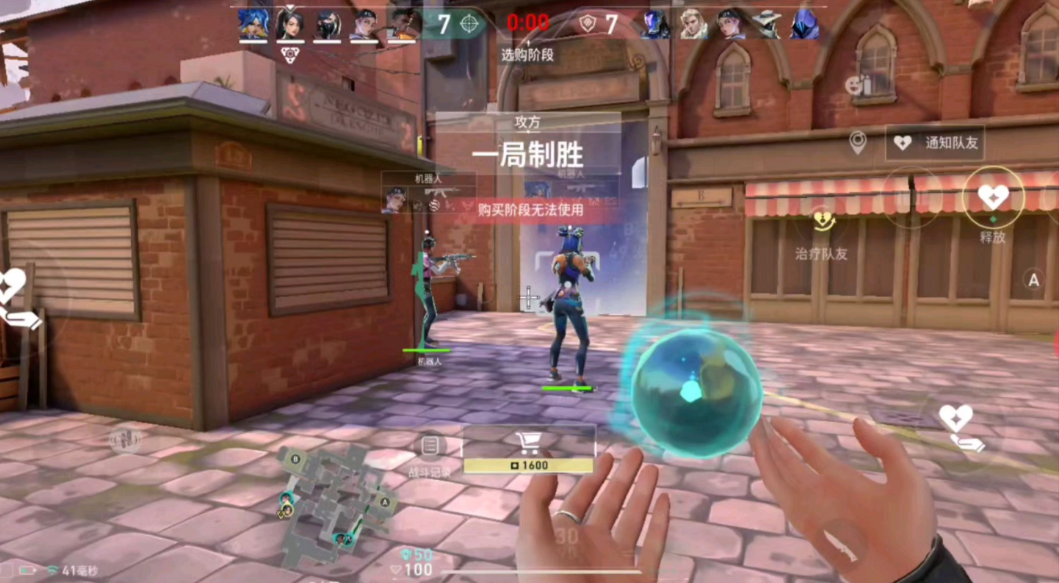Use the heart-in-hand heal icon at lower right
The image size is (1059, 583).
tap(958, 428)
